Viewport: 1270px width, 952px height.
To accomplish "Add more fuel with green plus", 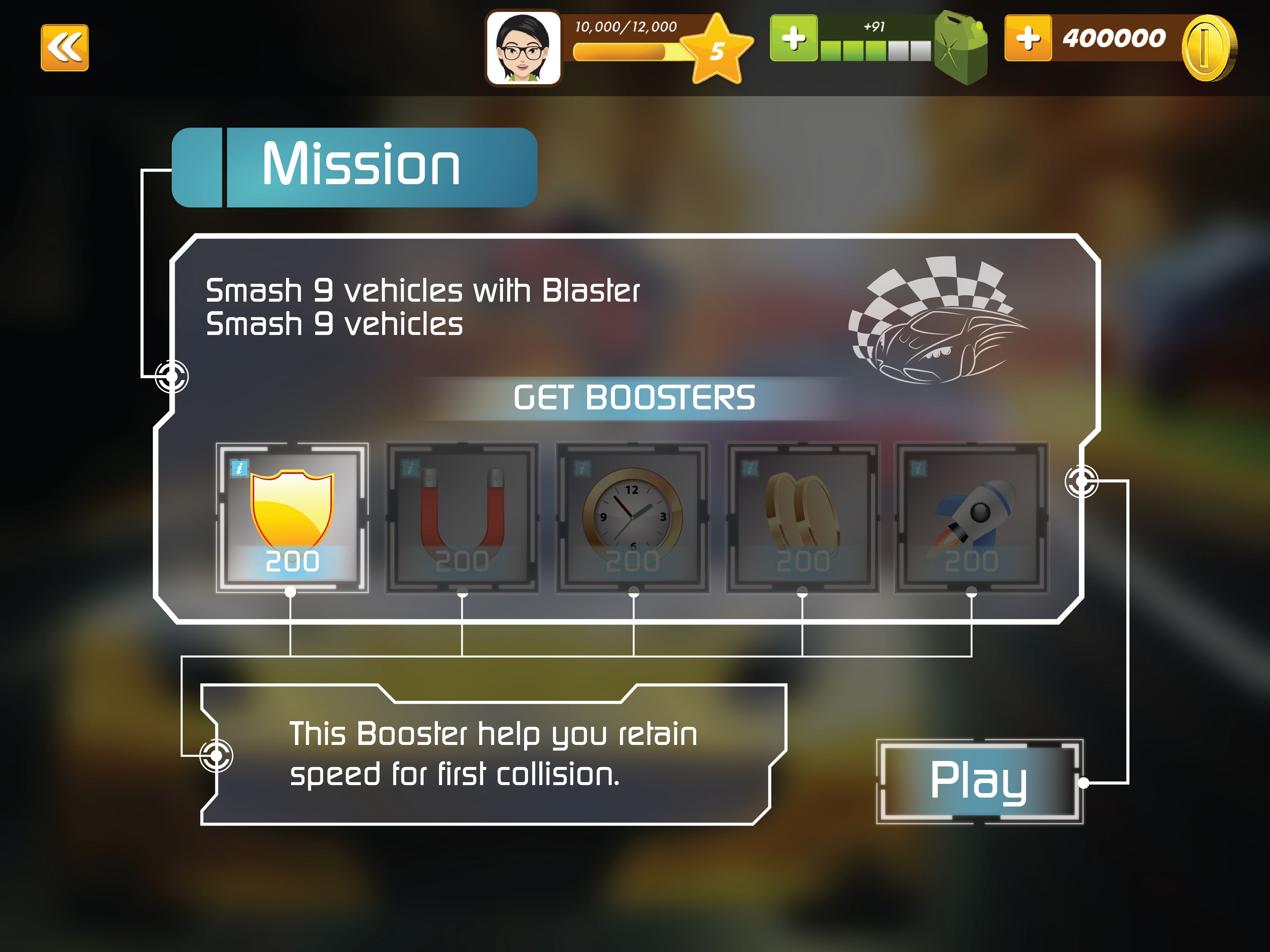I will click(x=793, y=38).
